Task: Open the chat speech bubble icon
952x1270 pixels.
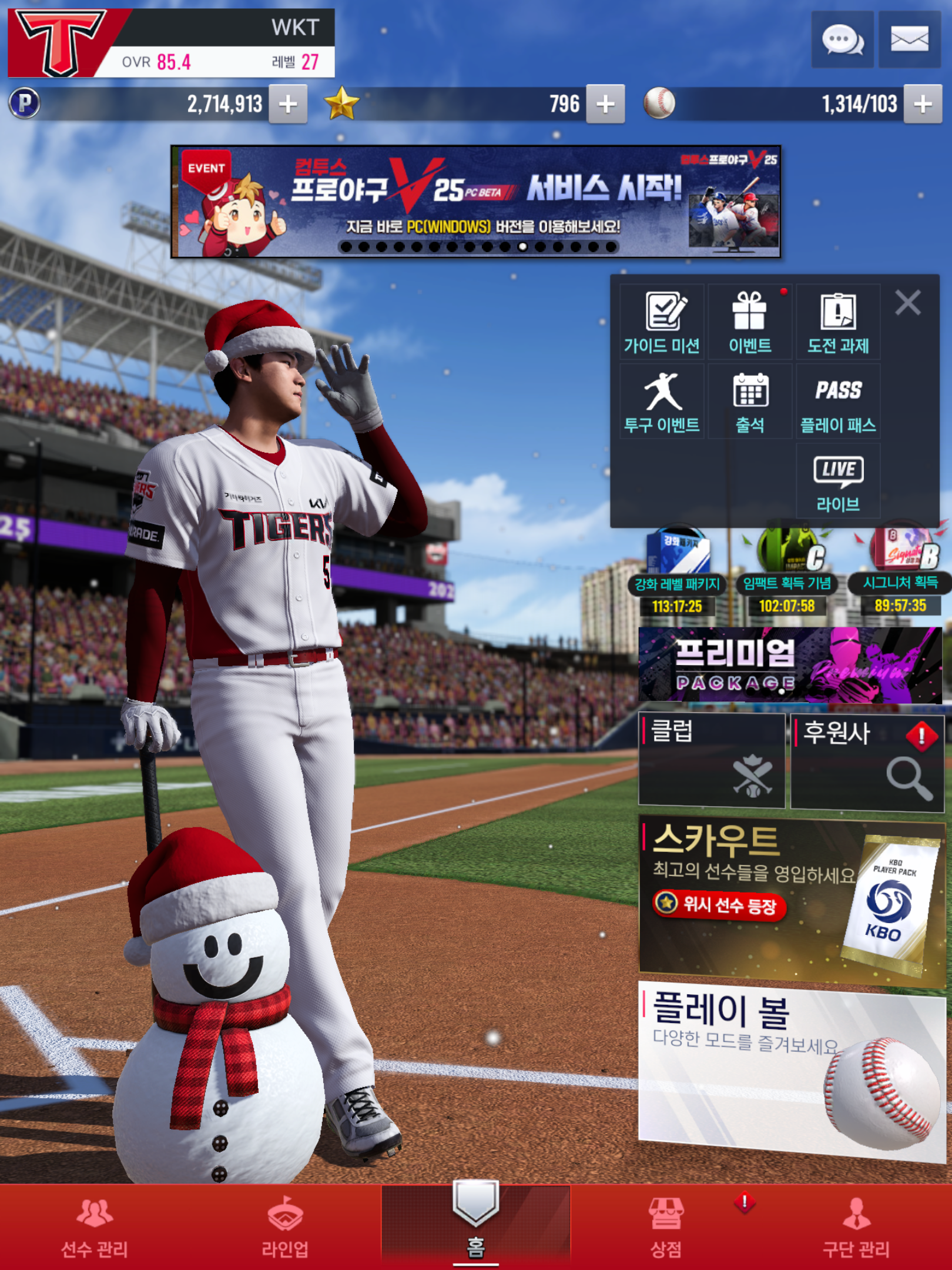Action: point(842,40)
